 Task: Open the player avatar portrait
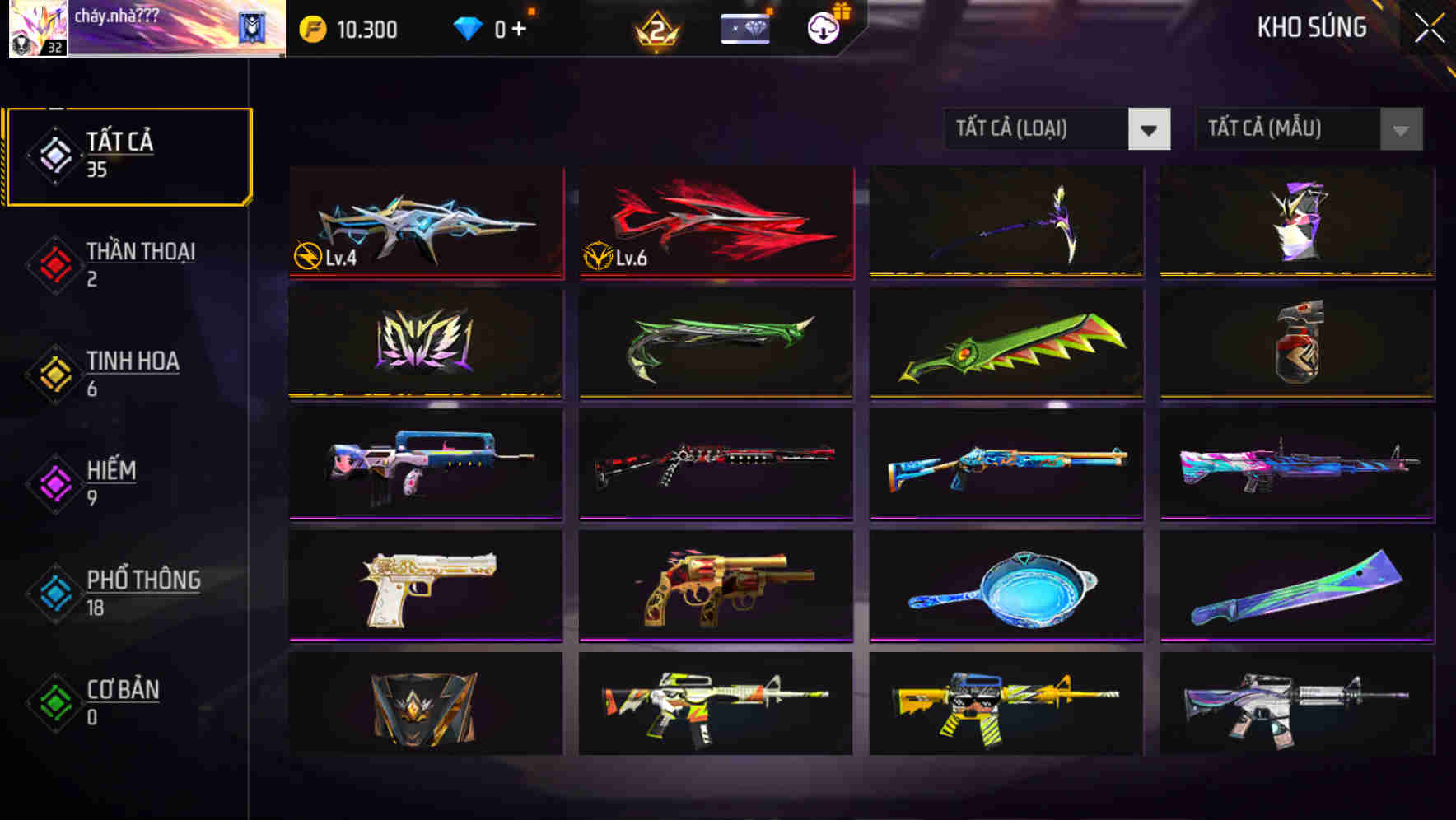[x=37, y=29]
